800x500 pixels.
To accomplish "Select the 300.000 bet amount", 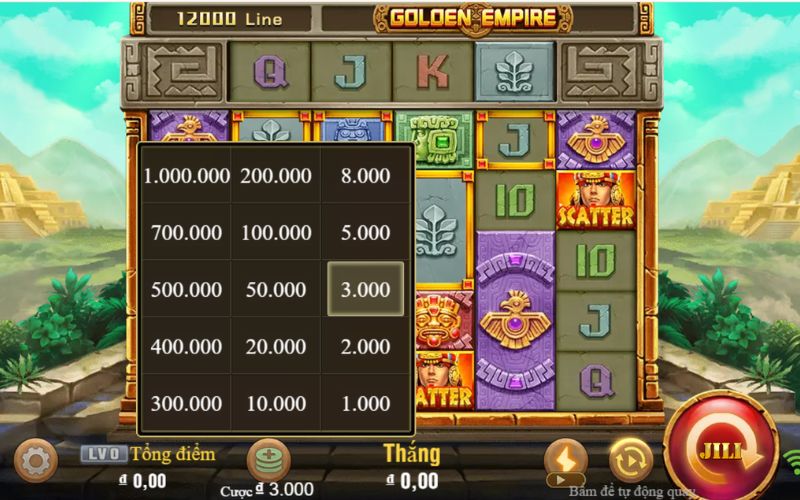I will (186, 404).
